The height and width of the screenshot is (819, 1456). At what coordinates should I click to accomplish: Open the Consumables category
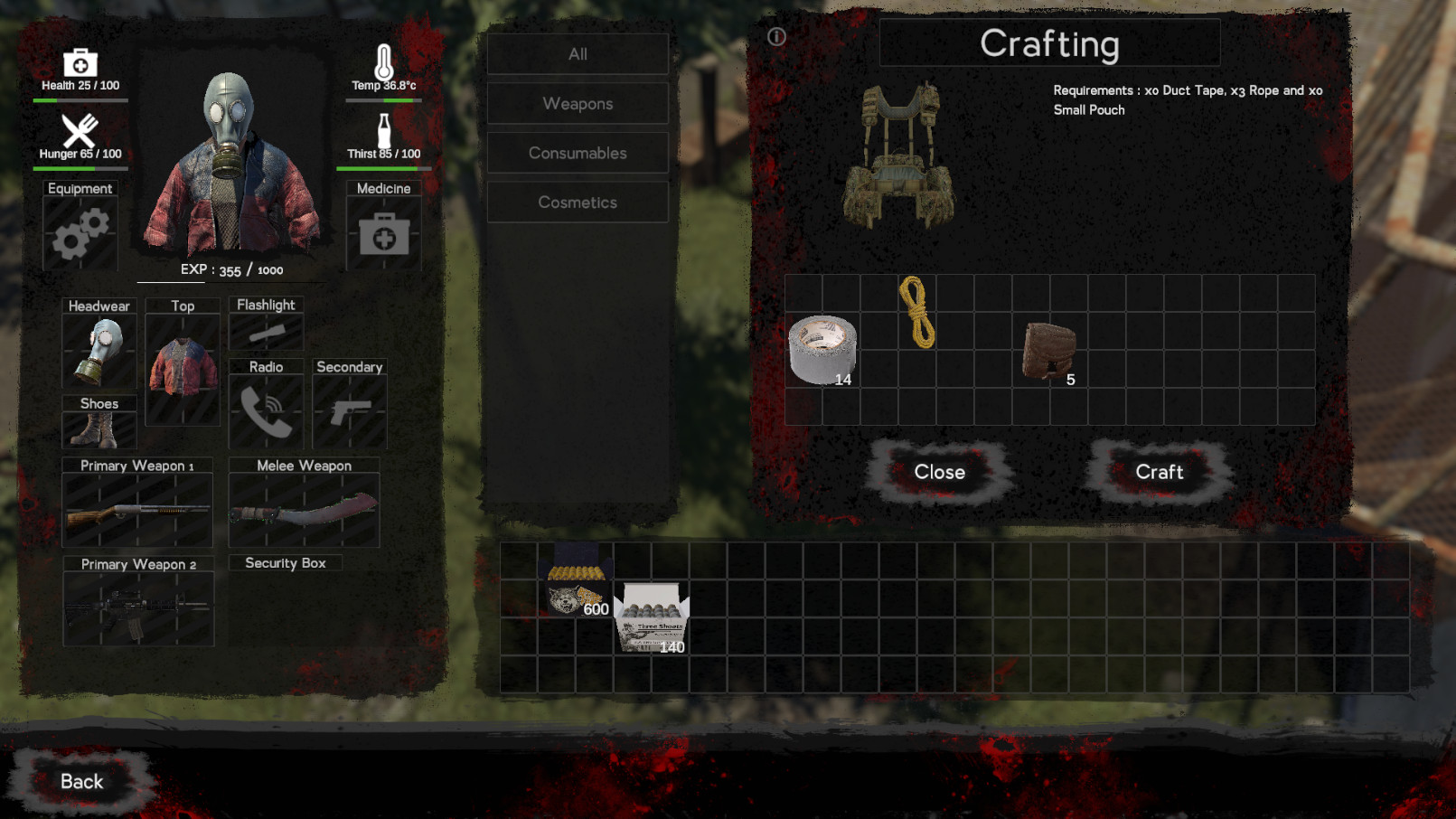pos(578,153)
